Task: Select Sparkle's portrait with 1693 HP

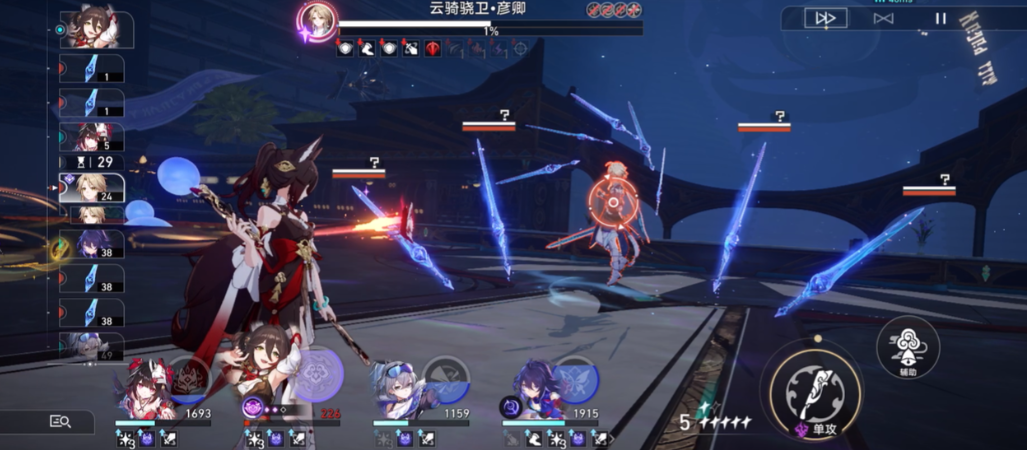Action: (147, 392)
